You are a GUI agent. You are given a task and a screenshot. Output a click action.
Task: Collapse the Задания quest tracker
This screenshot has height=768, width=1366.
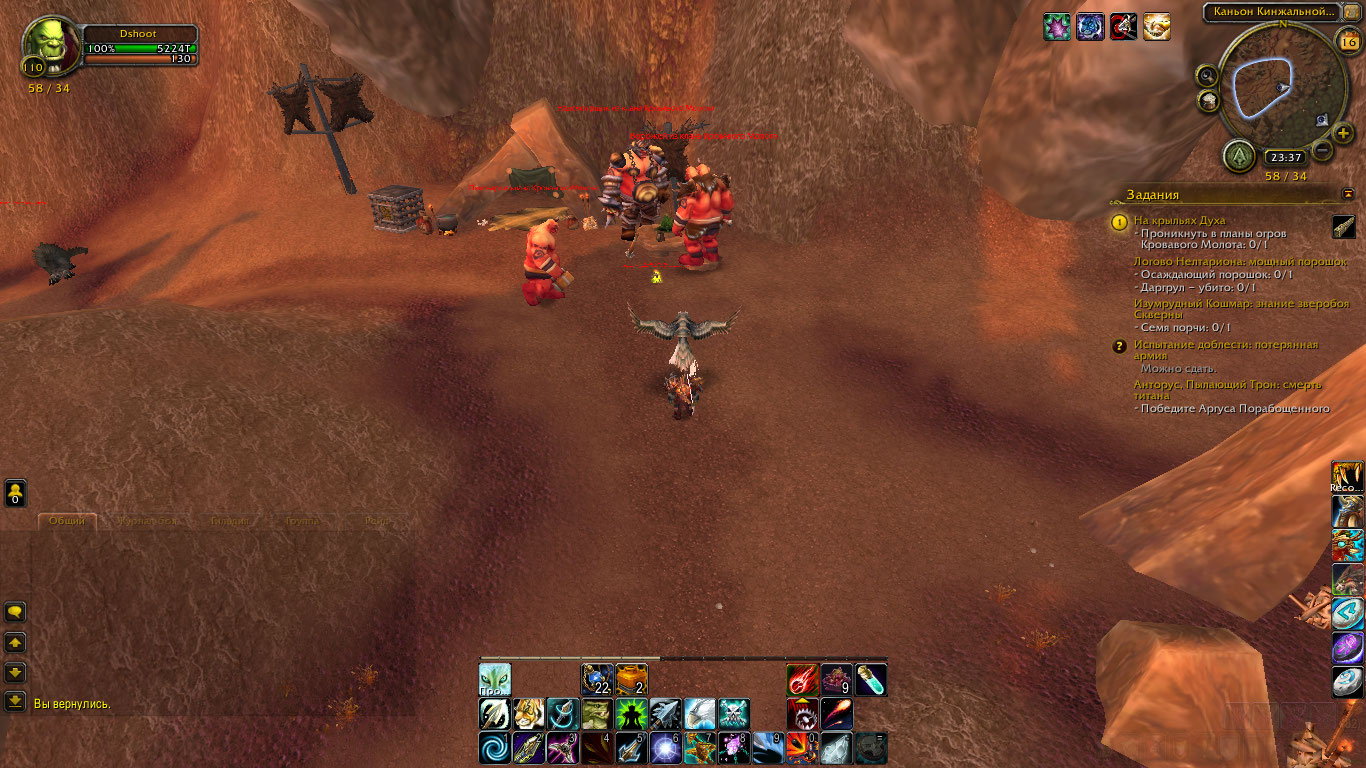[x=1347, y=194]
